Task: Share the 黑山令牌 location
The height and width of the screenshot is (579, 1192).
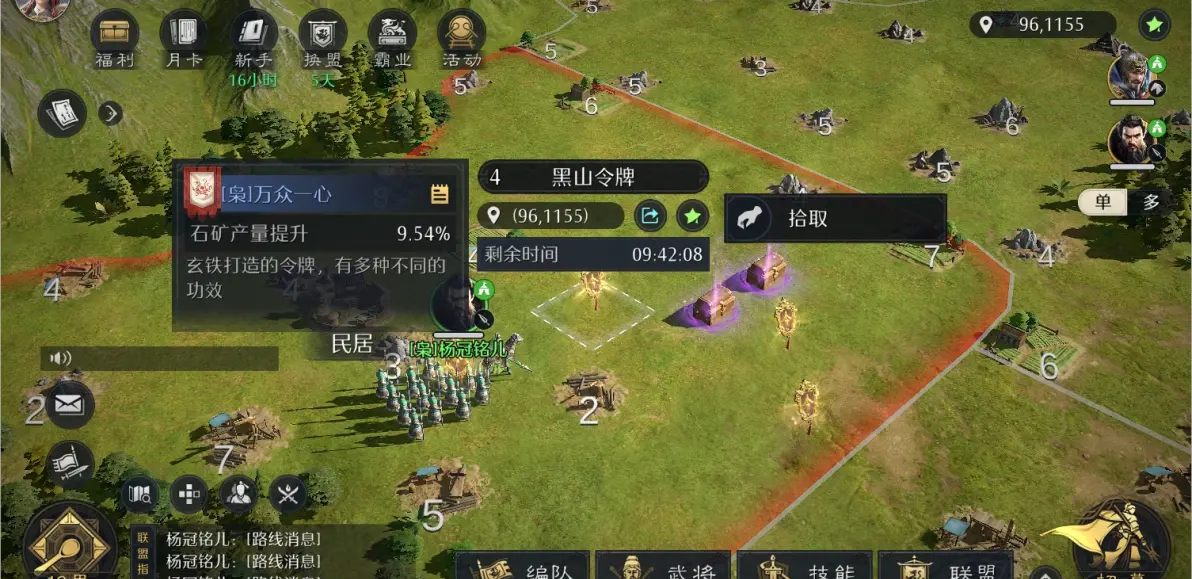Action: [650, 215]
